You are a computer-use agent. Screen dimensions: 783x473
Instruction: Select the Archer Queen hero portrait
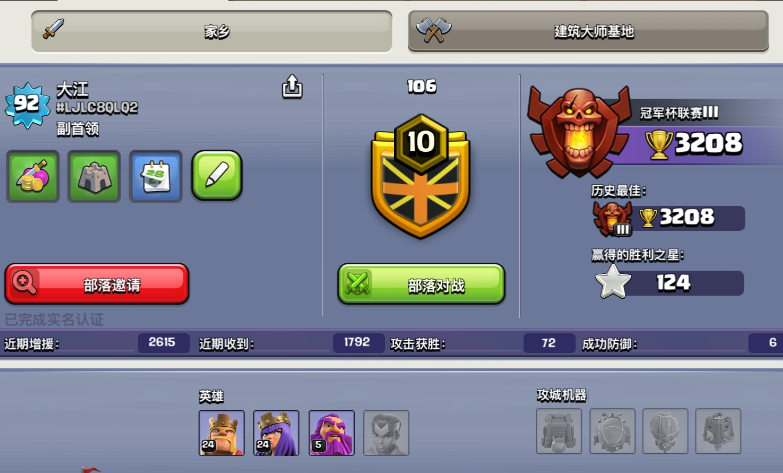coord(276,432)
